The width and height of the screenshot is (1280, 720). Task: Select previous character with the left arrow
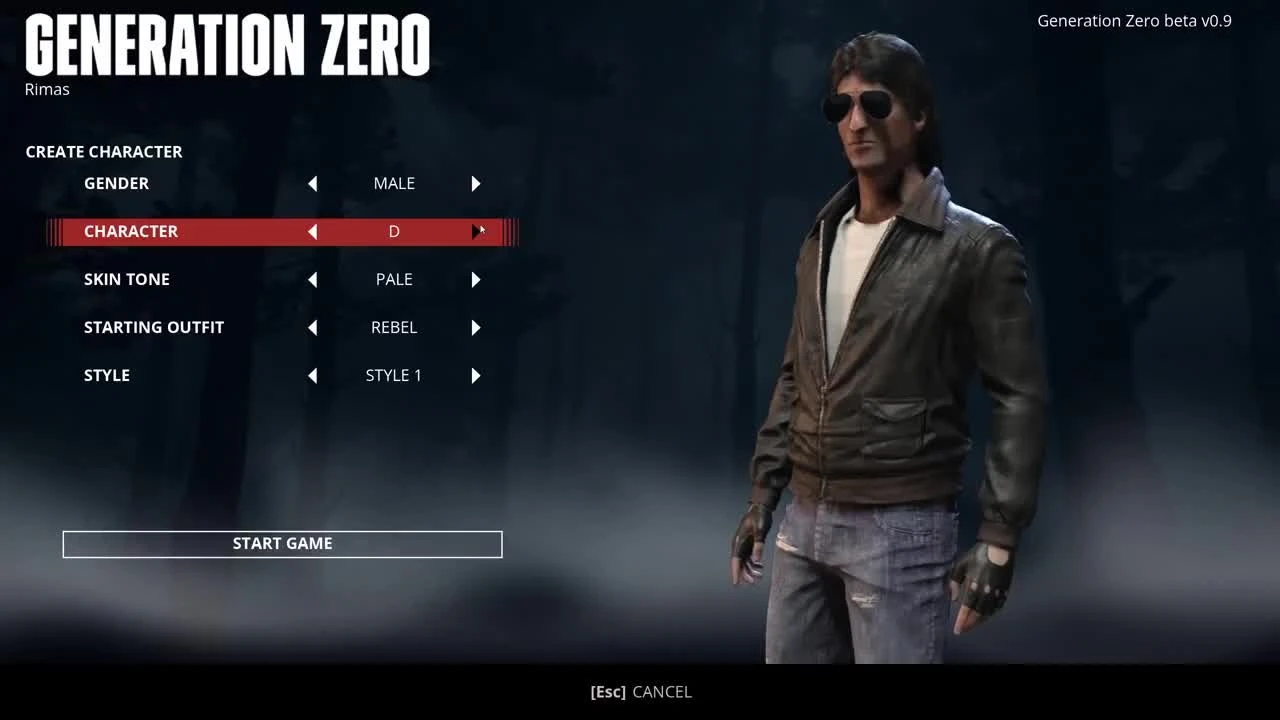313,231
